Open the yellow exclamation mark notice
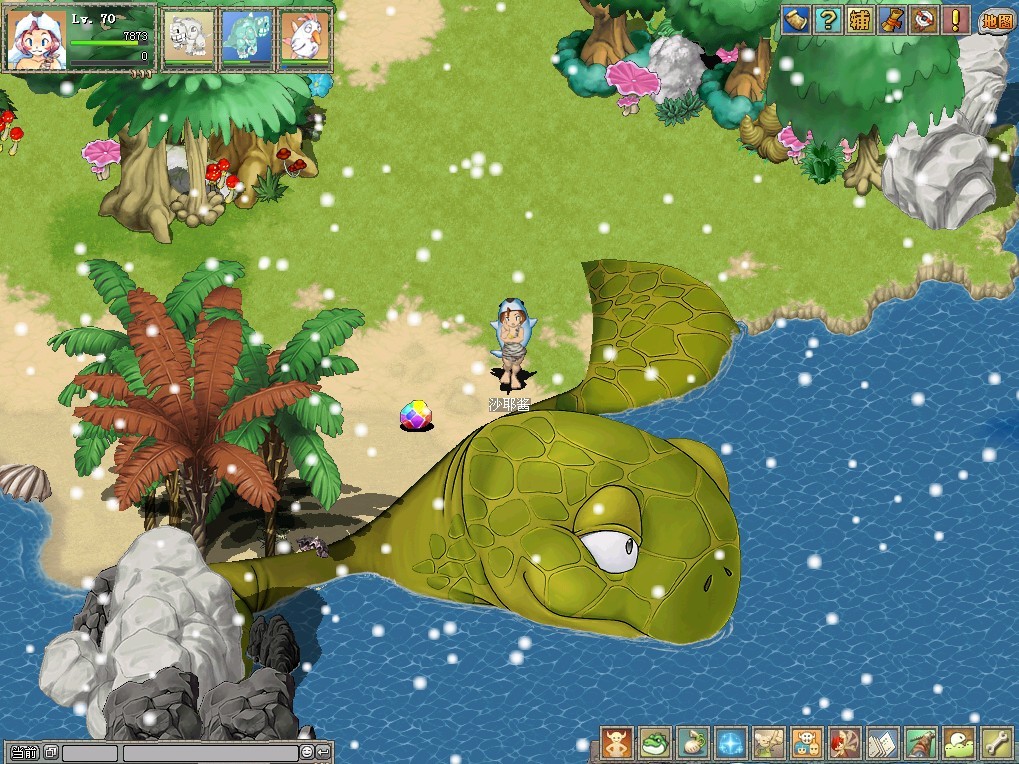Viewport: 1019px width, 764px height. click(x=956, y=19)
